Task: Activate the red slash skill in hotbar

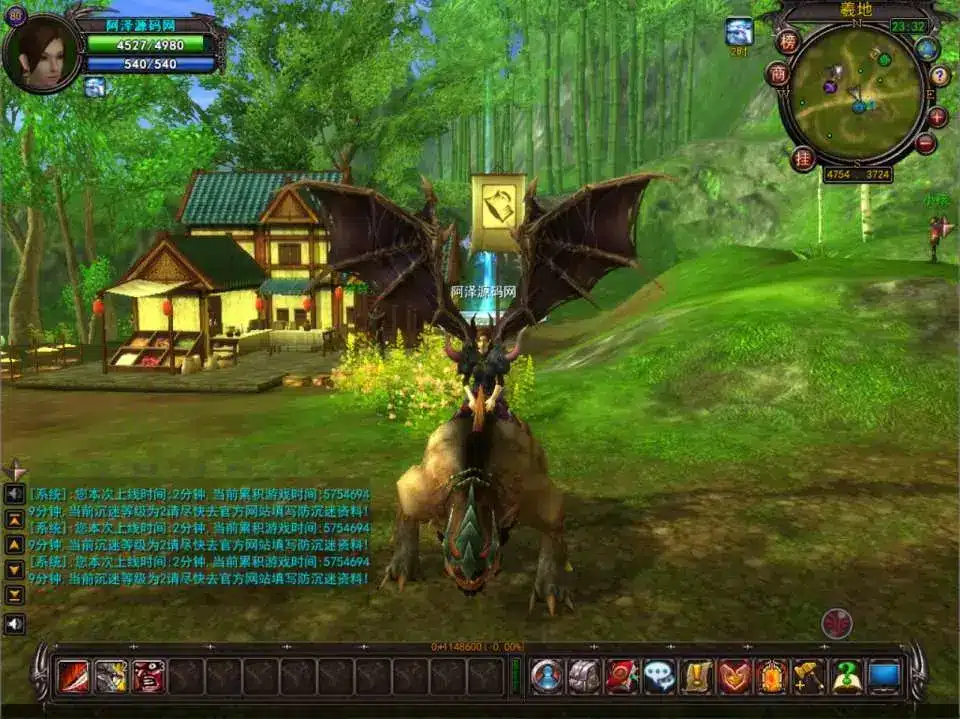Action: pyautogui.click(x=73, y=676)
